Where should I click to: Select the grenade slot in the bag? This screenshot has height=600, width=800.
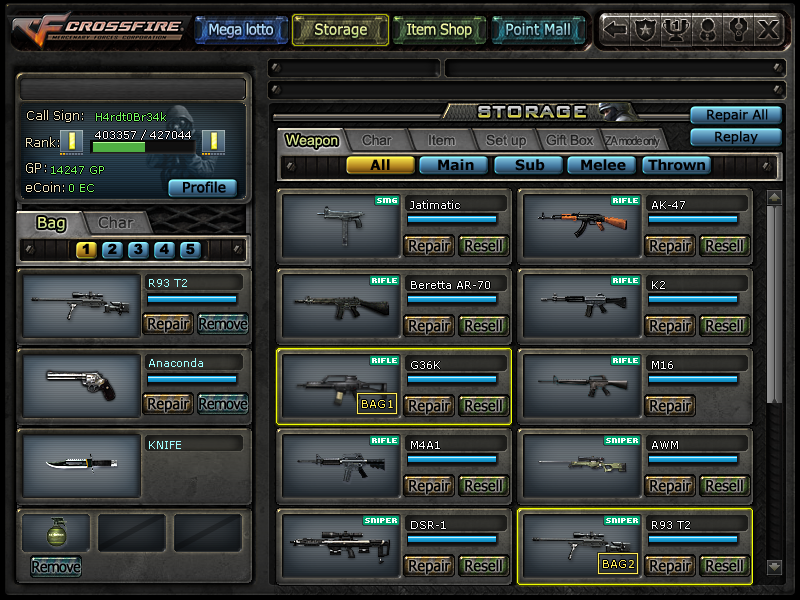[x=56, y=533]
